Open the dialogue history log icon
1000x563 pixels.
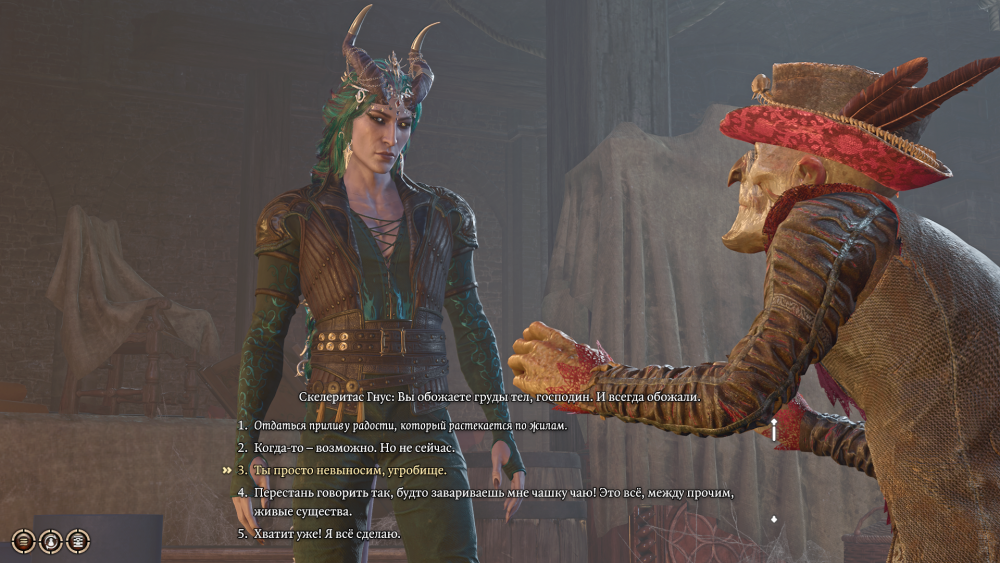[78, 541]
